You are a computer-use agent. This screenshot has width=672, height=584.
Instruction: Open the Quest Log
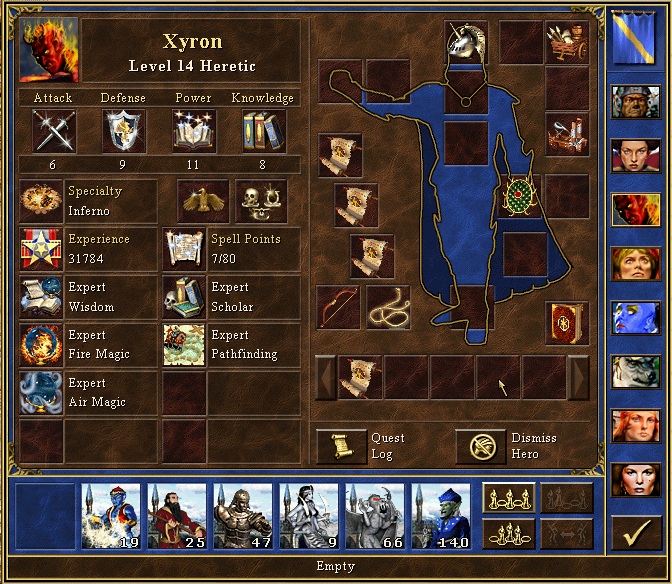pyautogui.click(x=342, y=446)
